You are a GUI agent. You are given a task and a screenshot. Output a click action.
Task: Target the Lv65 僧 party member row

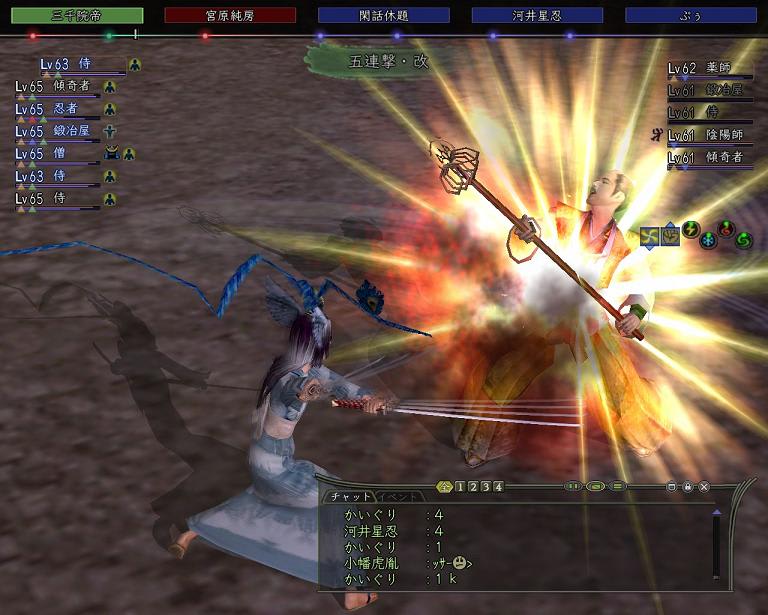pyautogui.click(x=60, y=155)
